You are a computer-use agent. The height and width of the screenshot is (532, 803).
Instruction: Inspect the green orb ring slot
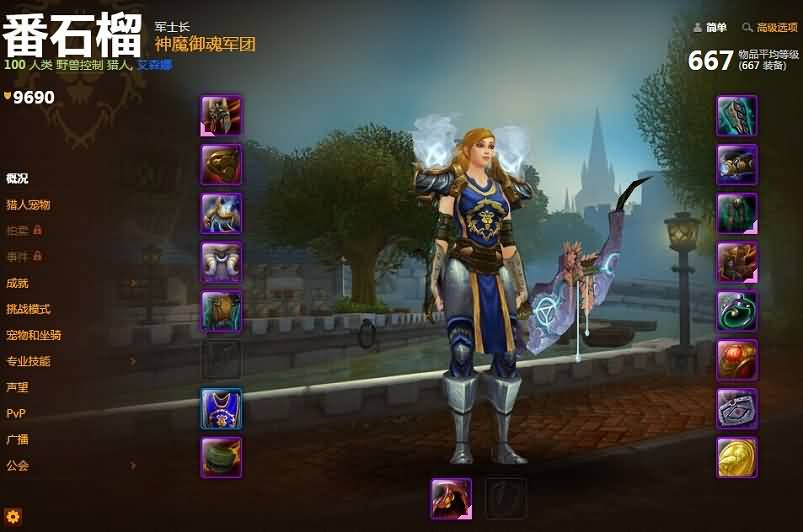click(x=737, y=311)
